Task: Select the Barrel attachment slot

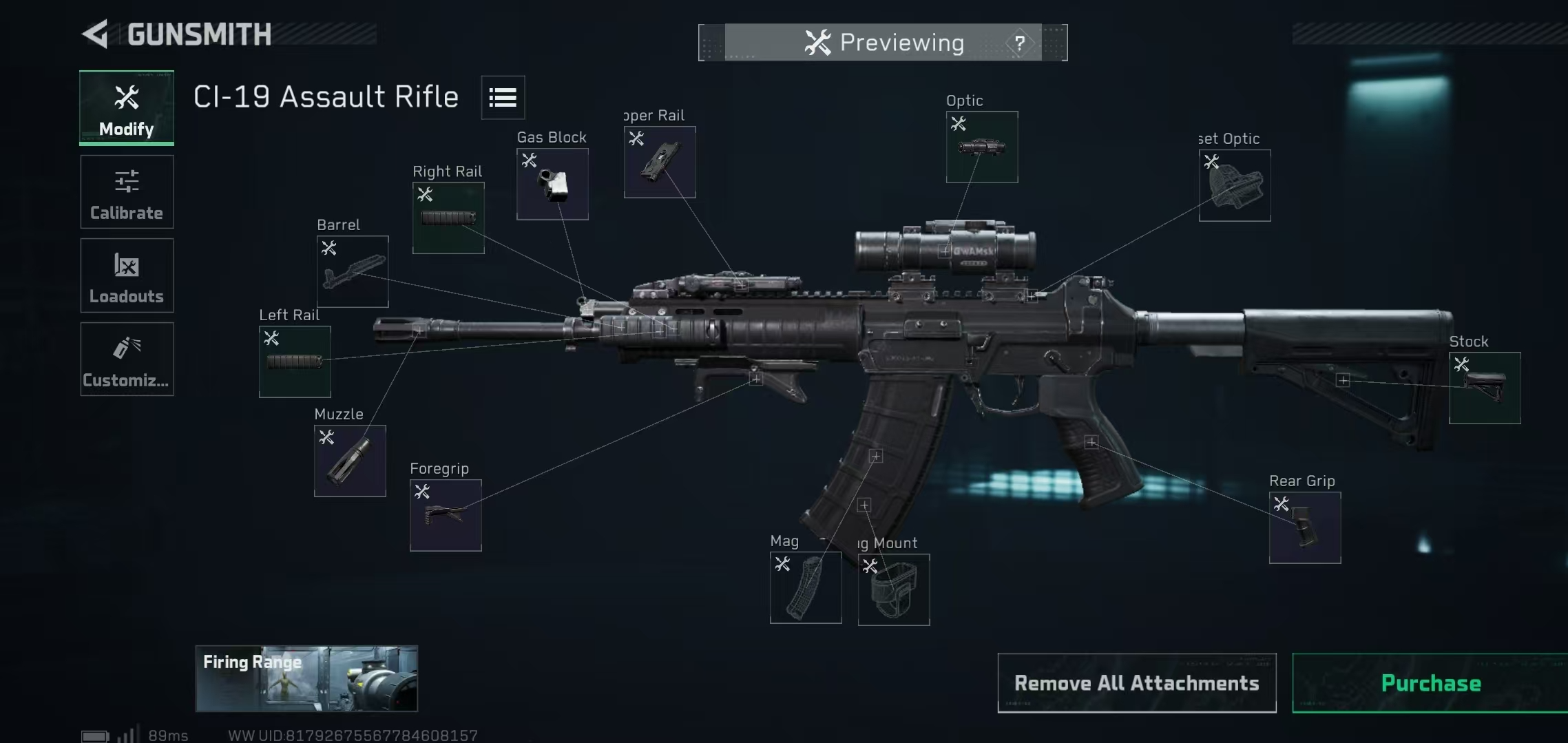Action: click(x=353, y=271)
